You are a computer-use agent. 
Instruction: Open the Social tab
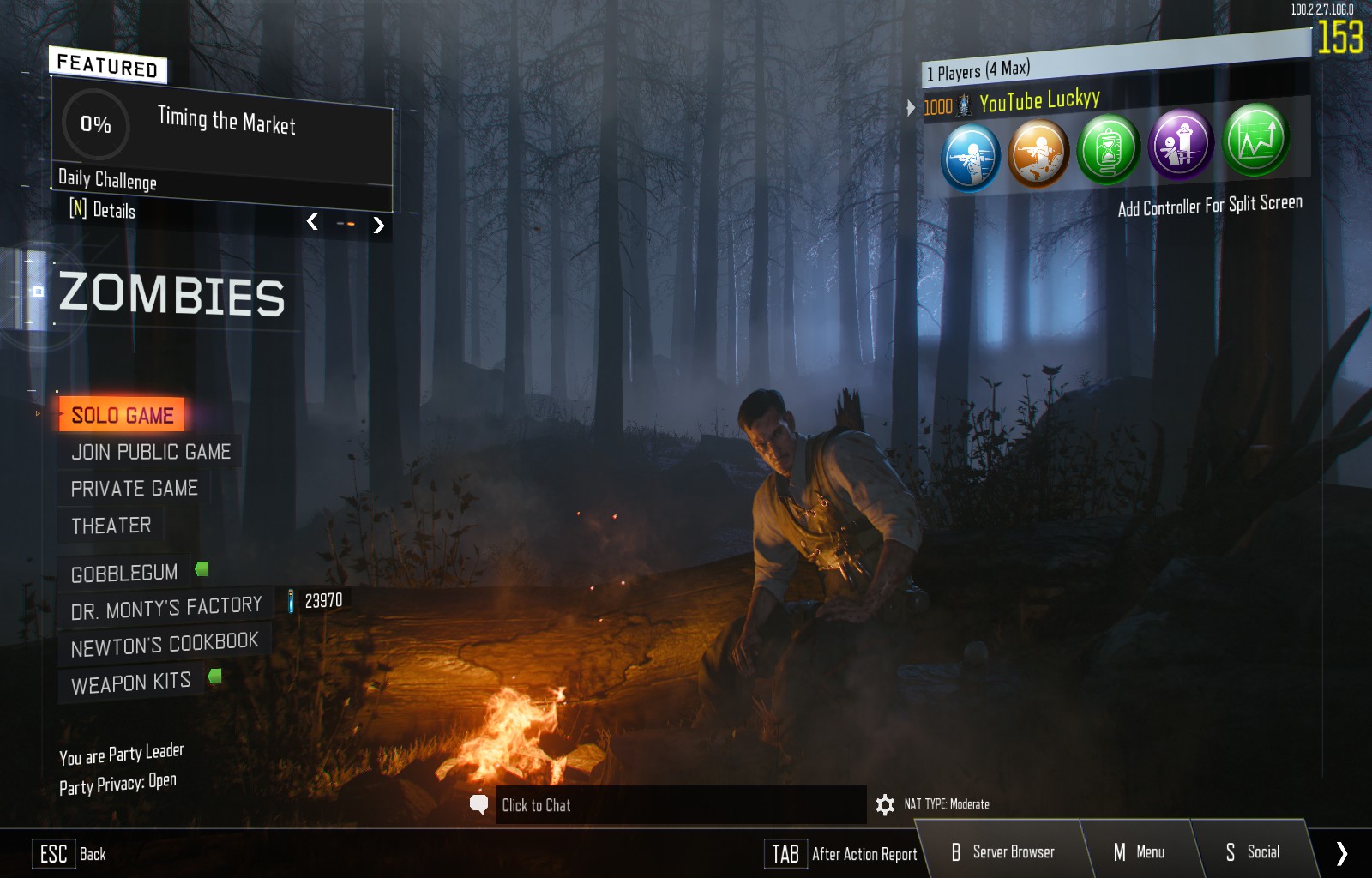[1253, 852]
